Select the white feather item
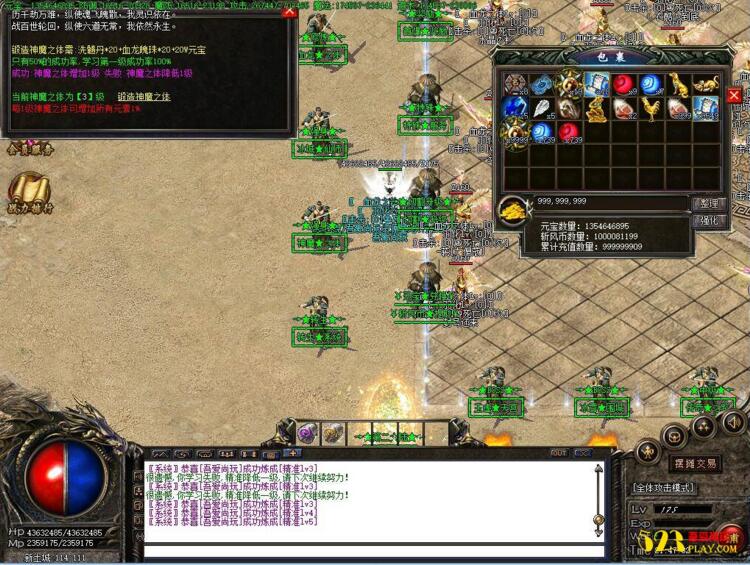The width and height of the screenshot is (750, 565). tap(543, 108)
